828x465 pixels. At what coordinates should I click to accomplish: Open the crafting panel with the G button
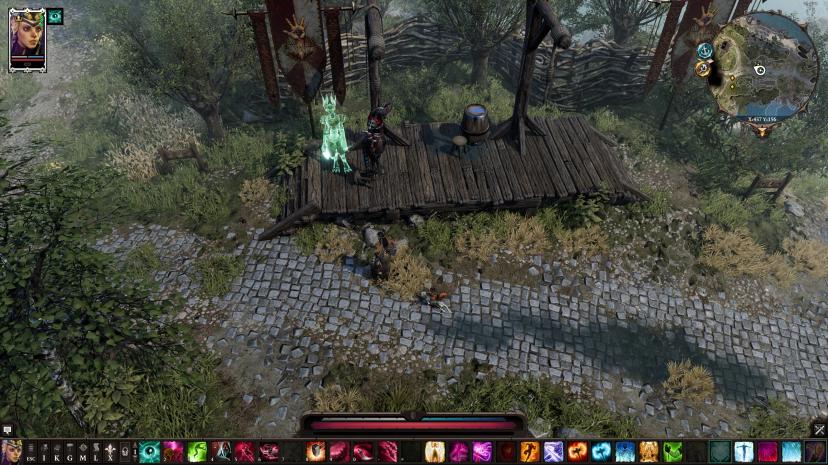(x=70, y=452)
